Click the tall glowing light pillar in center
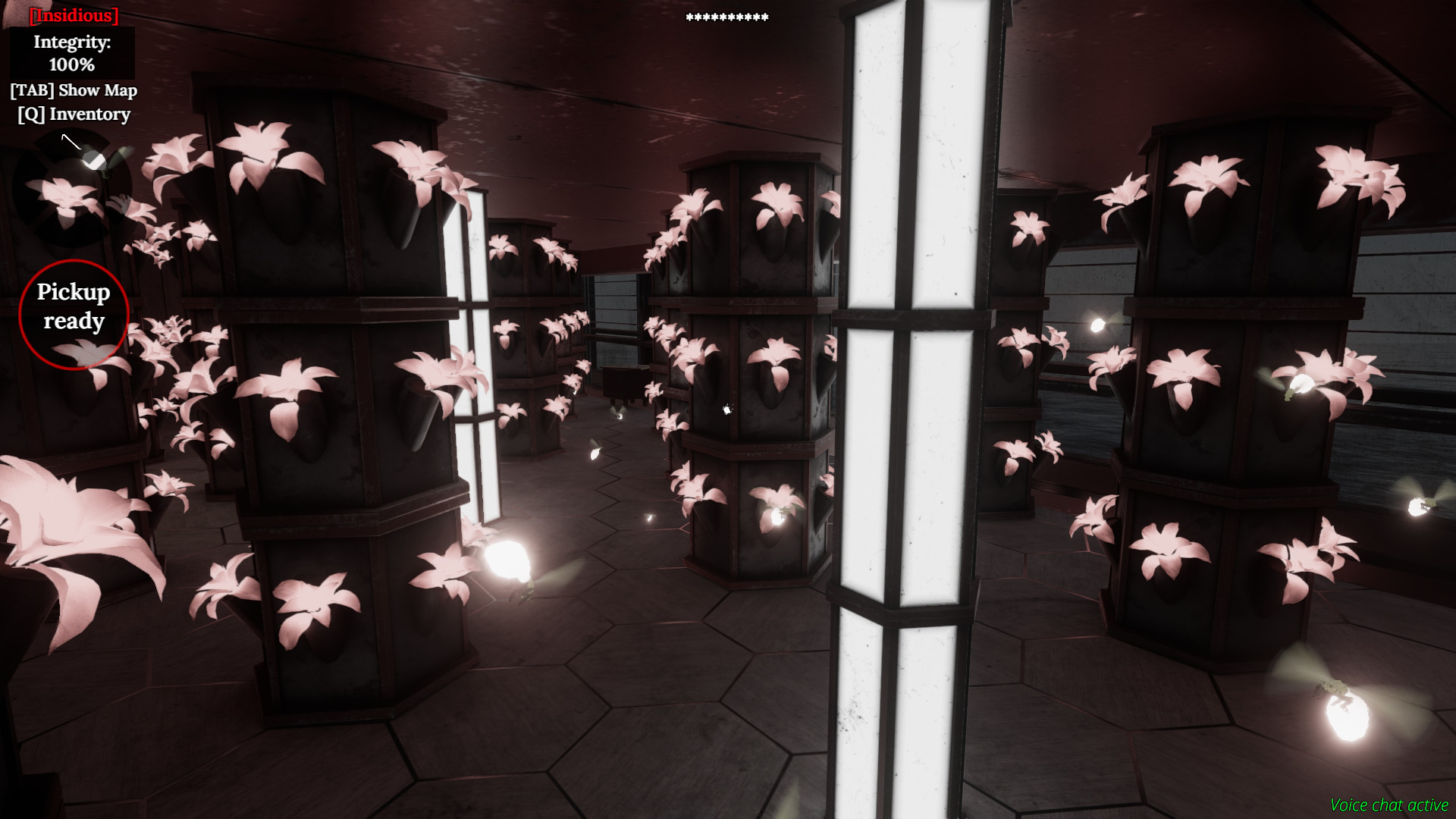This screenshot has width=1456, height=819. click(x=902, y=409)
